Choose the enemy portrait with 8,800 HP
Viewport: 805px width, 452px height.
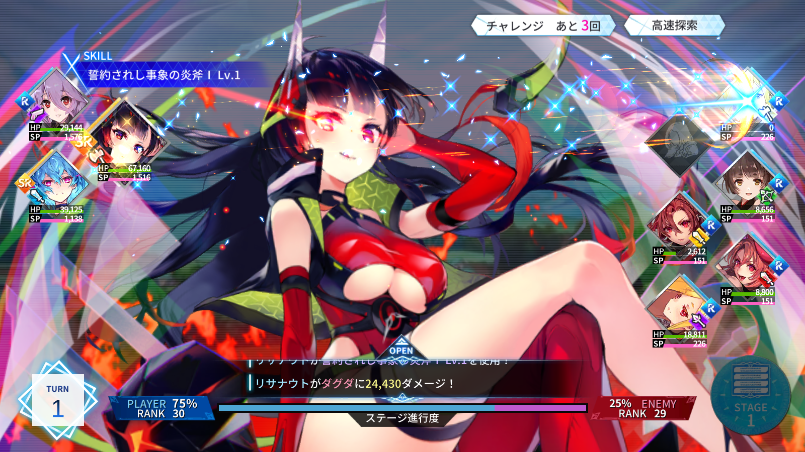tap(748, 264)
